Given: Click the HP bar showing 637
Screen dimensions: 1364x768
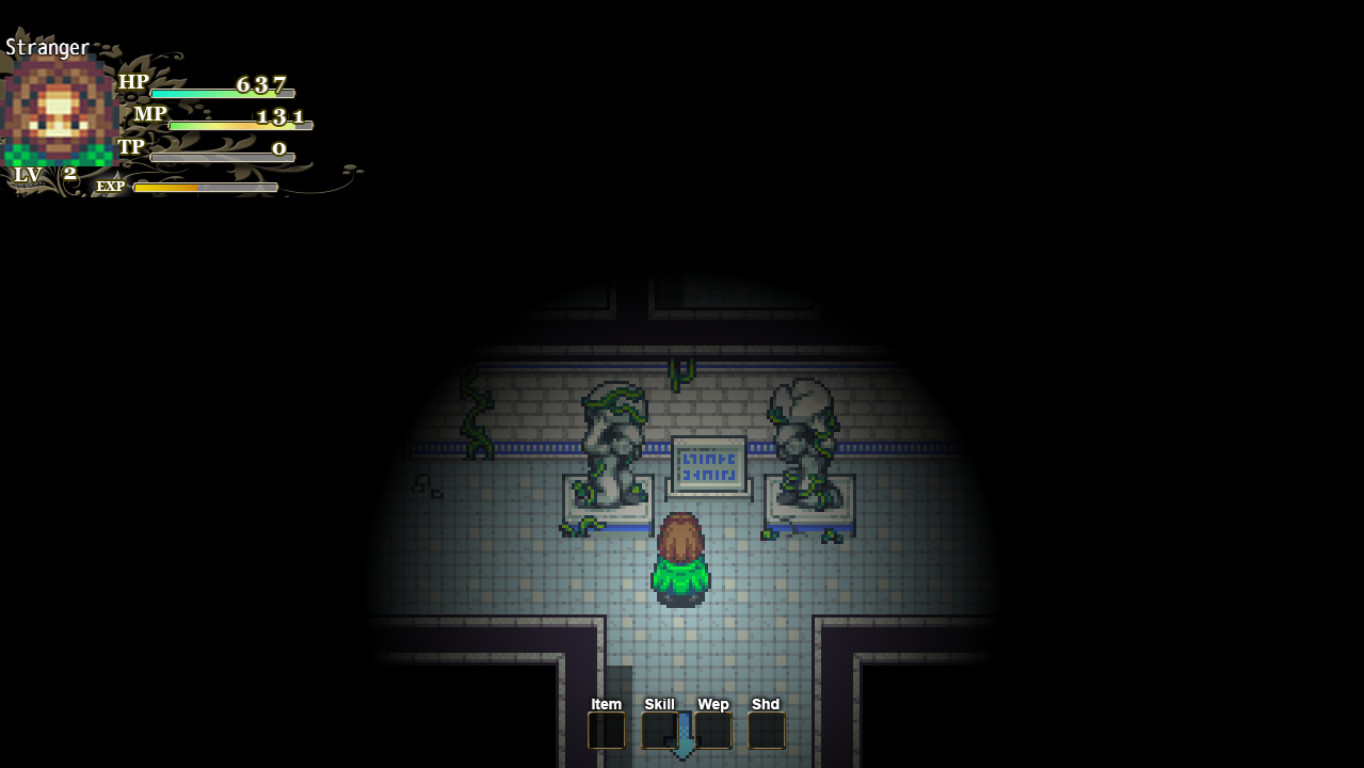Looking at the screenshot, I should 220,92.
